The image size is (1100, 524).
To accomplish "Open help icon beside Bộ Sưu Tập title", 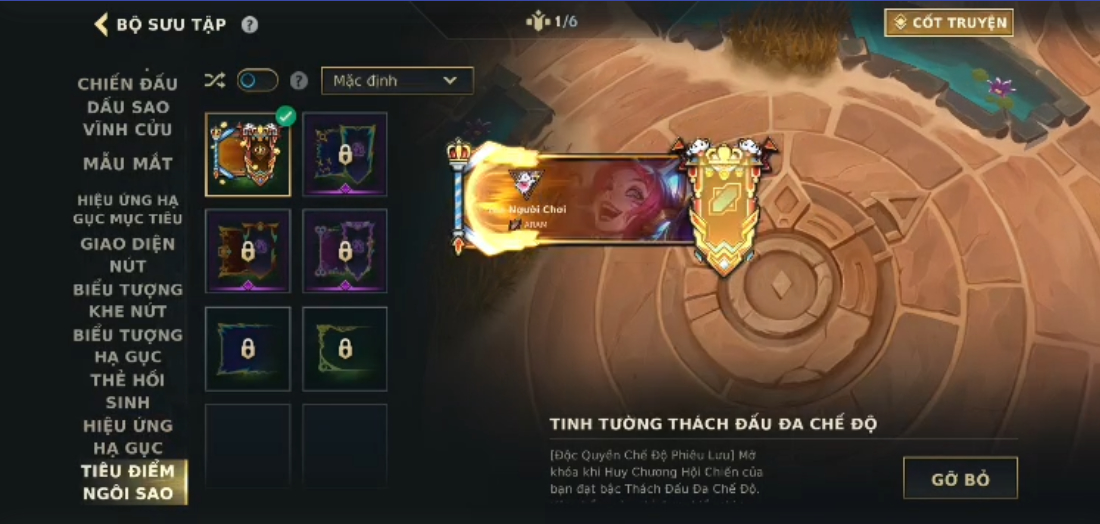I will 250,25.
